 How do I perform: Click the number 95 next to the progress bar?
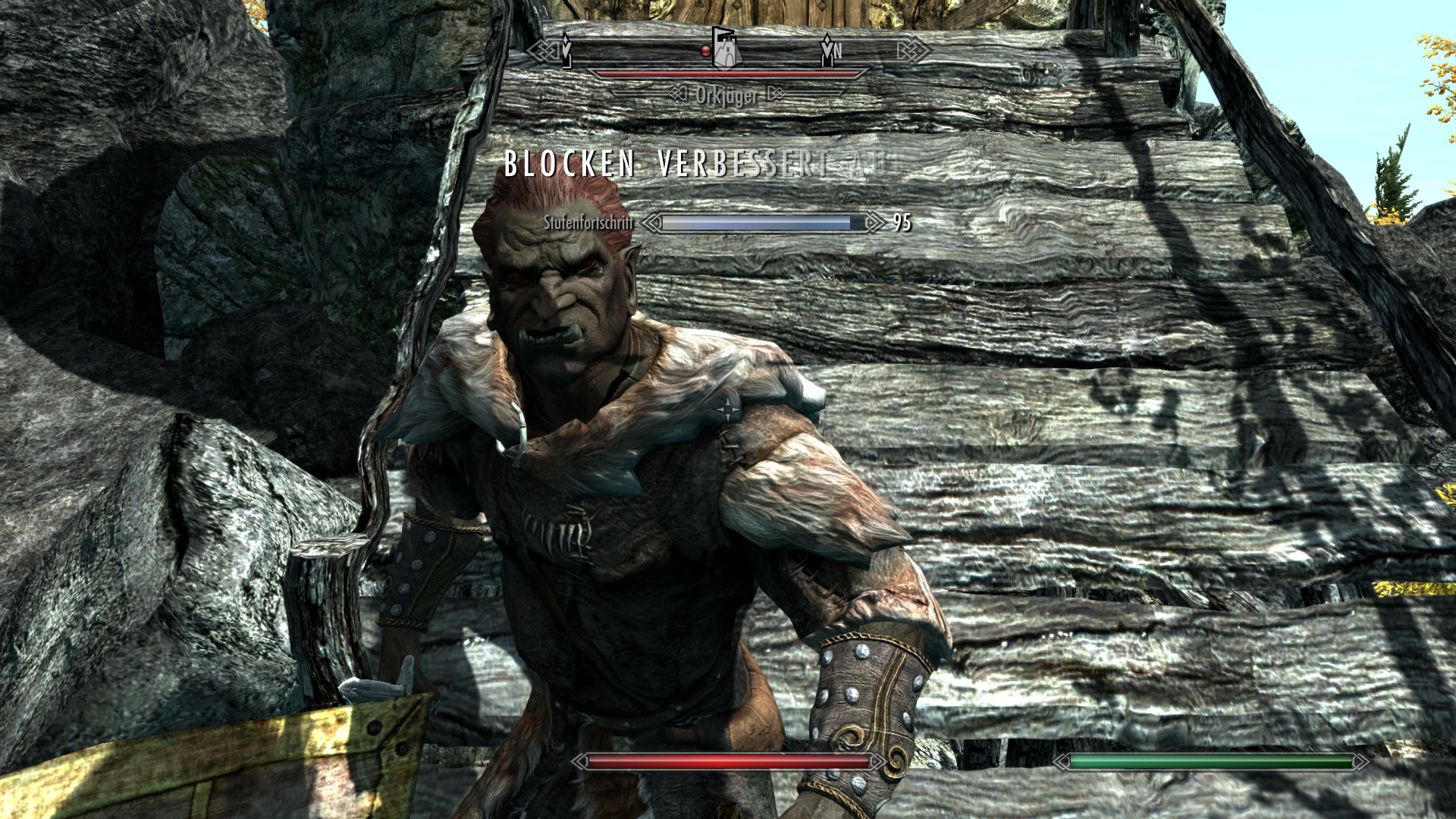click(902, 222)
